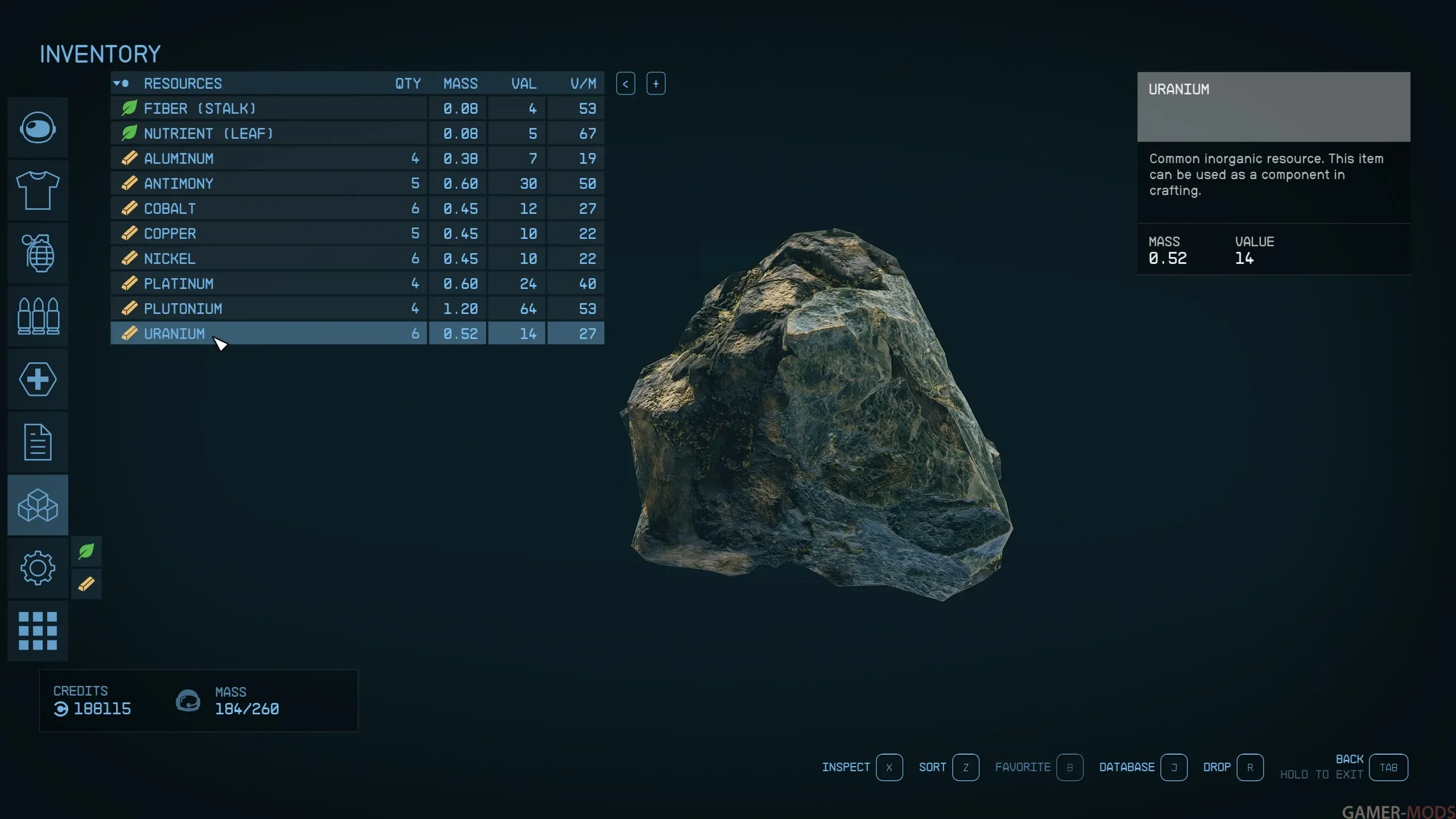Choose Fiber (Stalk) in the list
Image resolution: width=1456 pixels, height=819 pixels.
pyautogui.click(x=267, y=108)
